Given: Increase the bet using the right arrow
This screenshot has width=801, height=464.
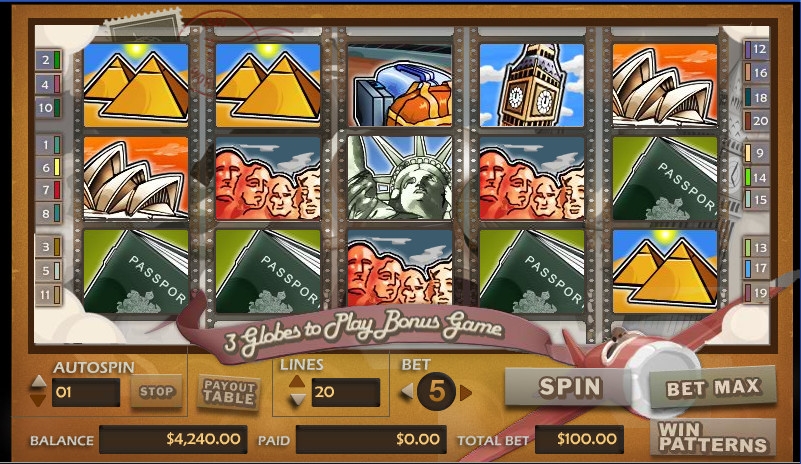Looking at the screenshot, I should (466, 391).
